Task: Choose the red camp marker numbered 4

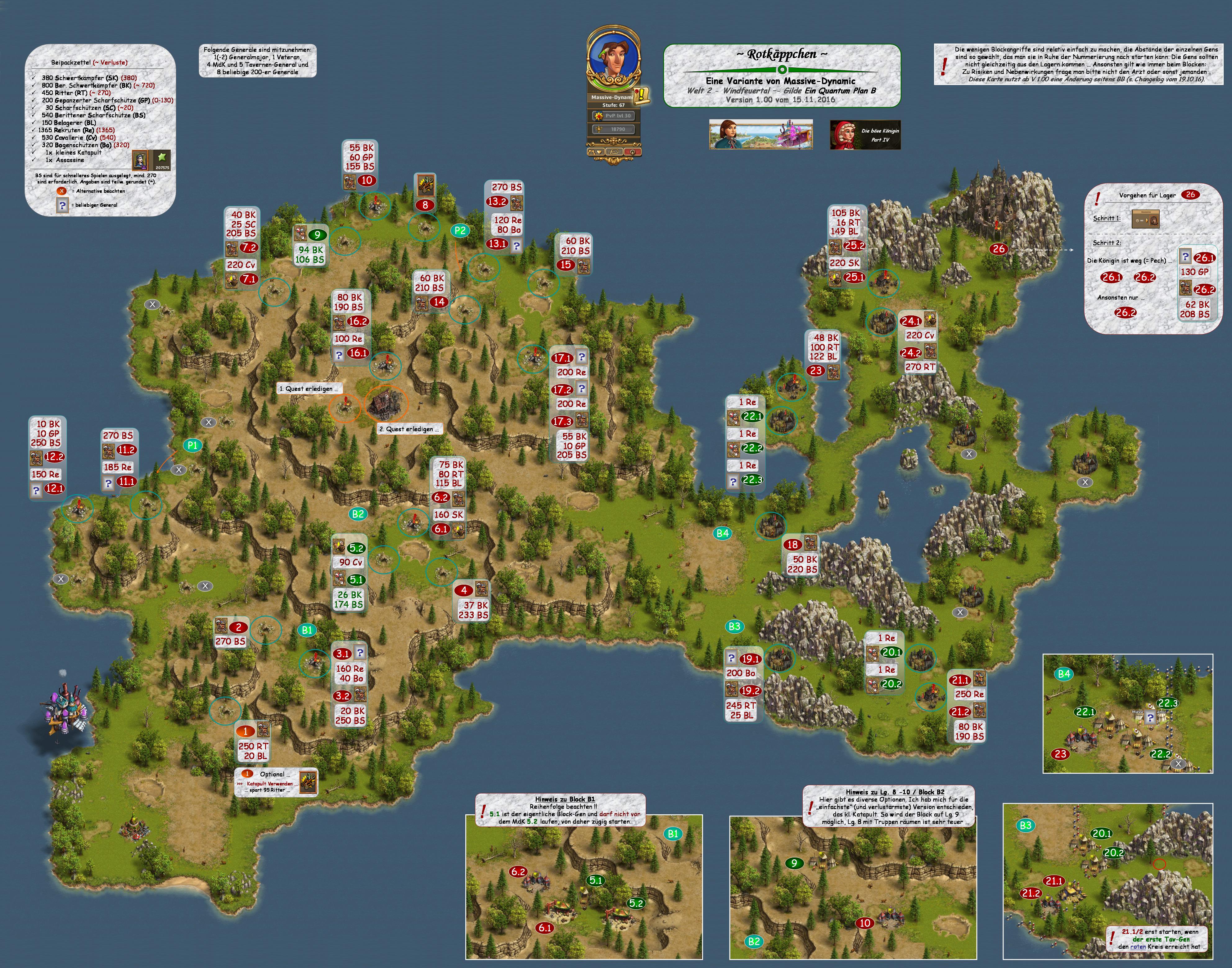Action: point(463,590)
